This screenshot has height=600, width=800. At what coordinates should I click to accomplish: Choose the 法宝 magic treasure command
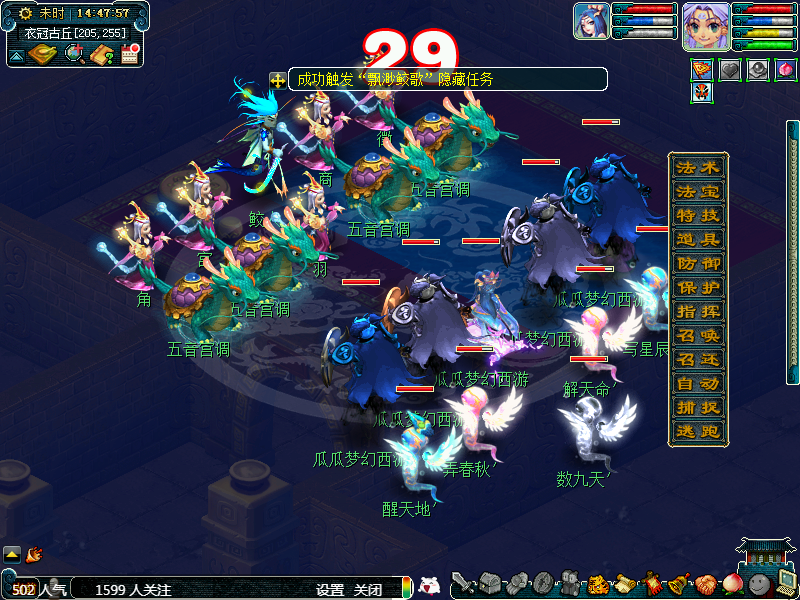(x=698, y=191)
